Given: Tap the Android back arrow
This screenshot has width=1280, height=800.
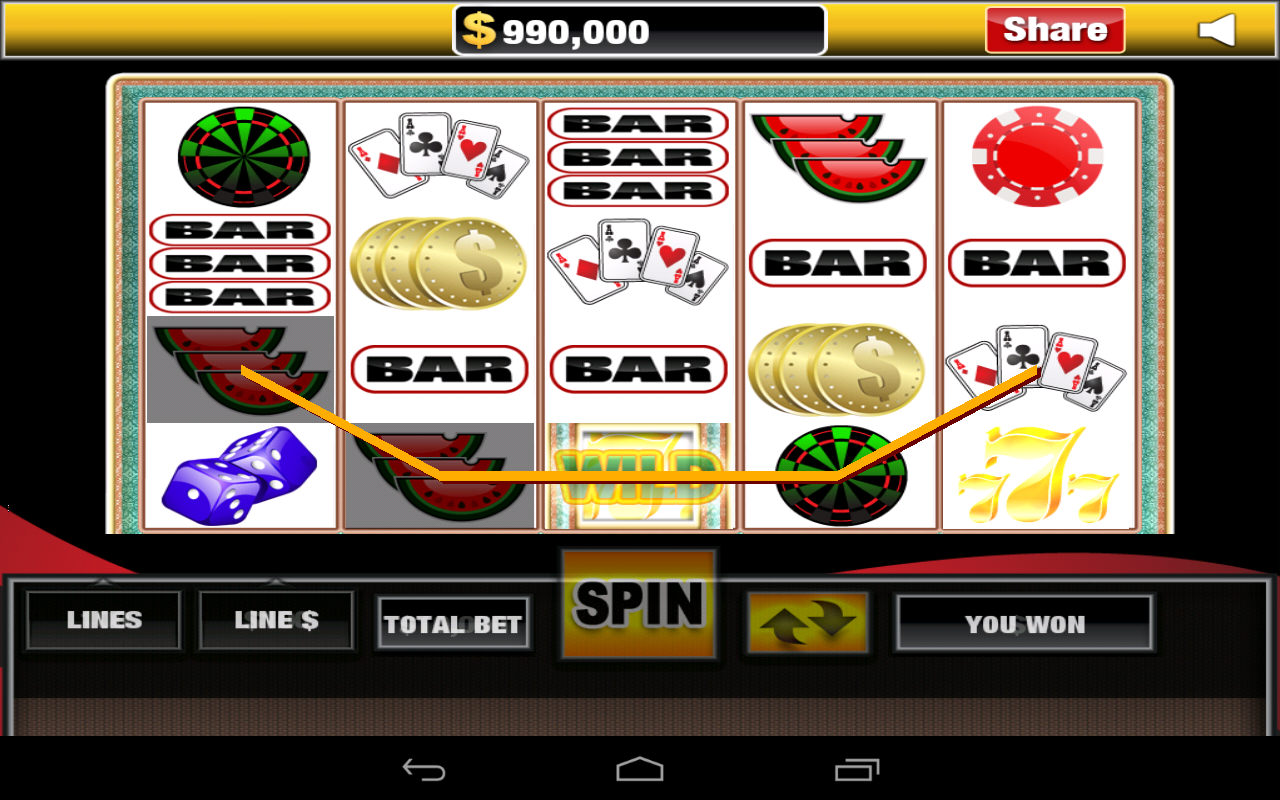Looking at the screenshot, I should [424, 769].
